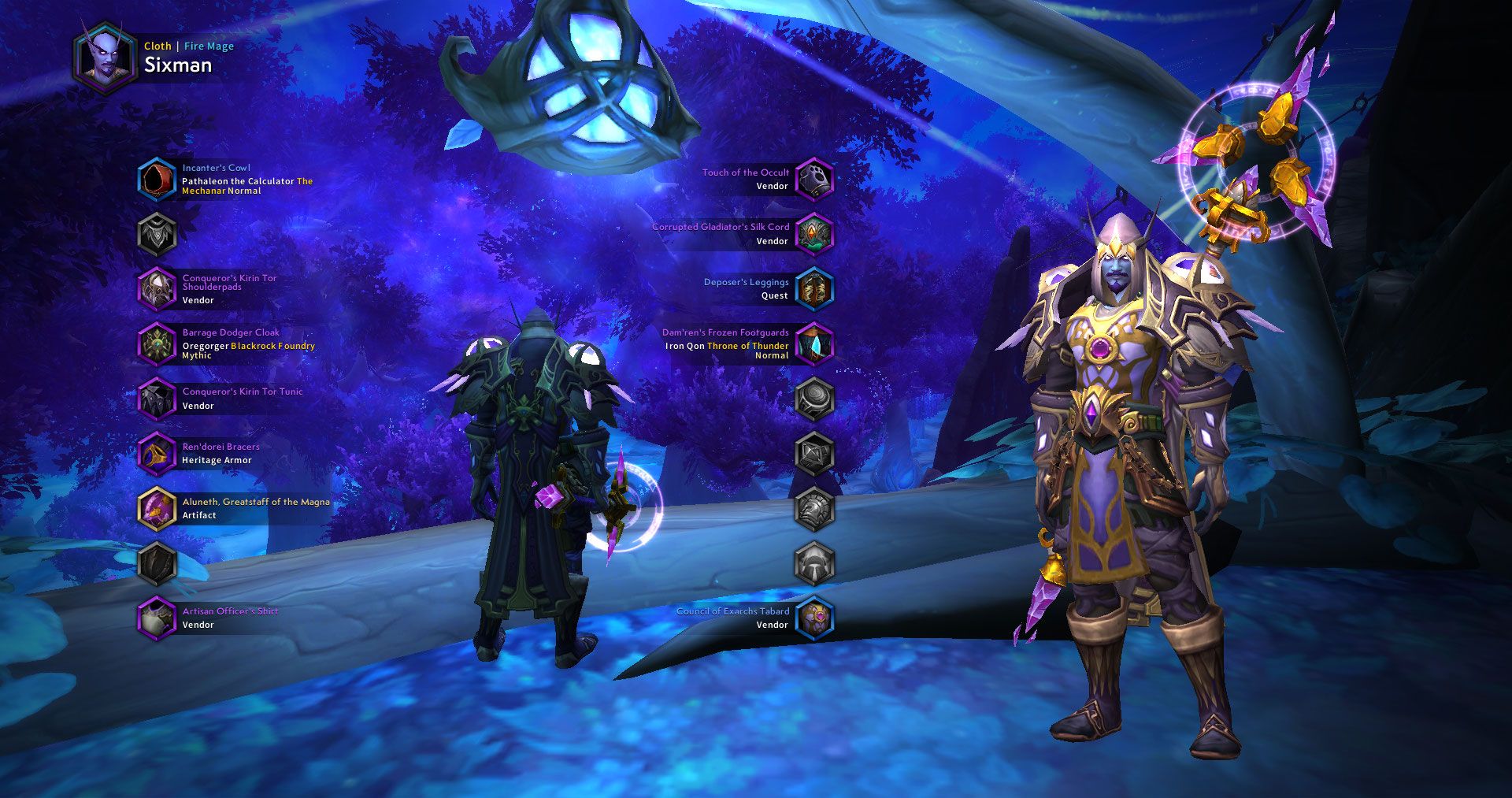Open the Artisan Officer's Shirt icon

point(157,618)
